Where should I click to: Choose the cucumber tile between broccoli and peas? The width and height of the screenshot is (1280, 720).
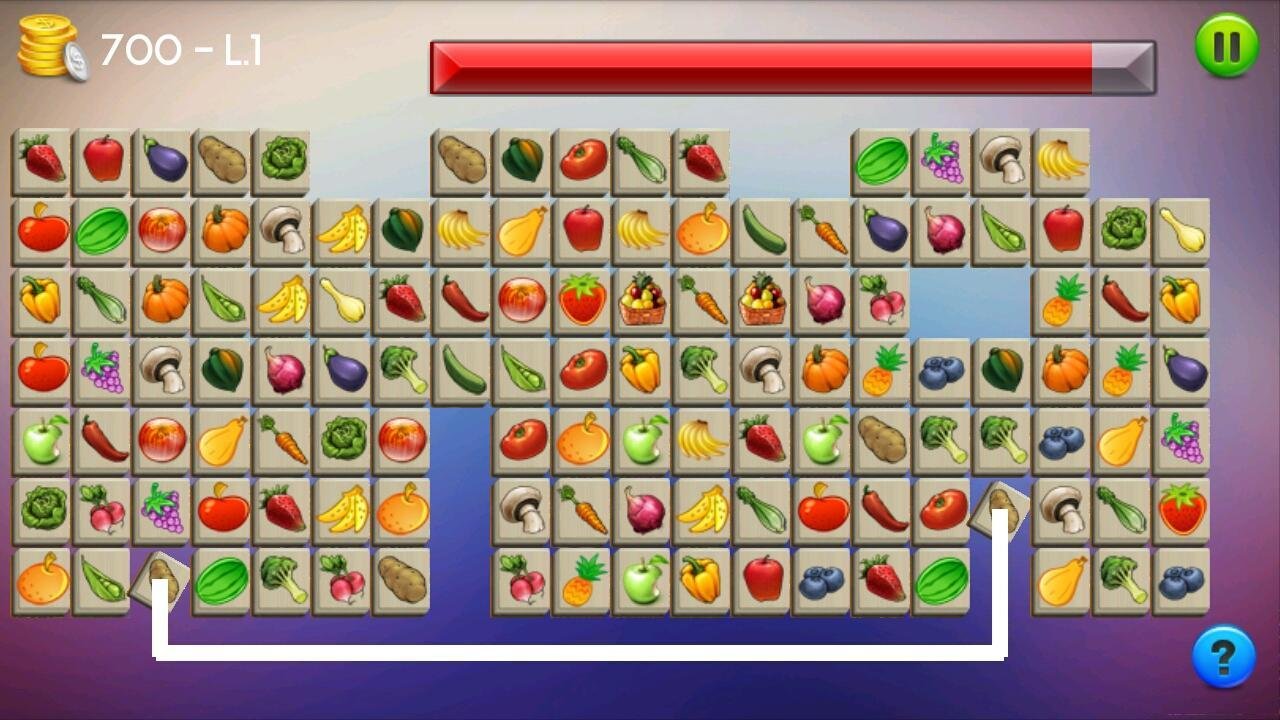click(x=462, y=370)
